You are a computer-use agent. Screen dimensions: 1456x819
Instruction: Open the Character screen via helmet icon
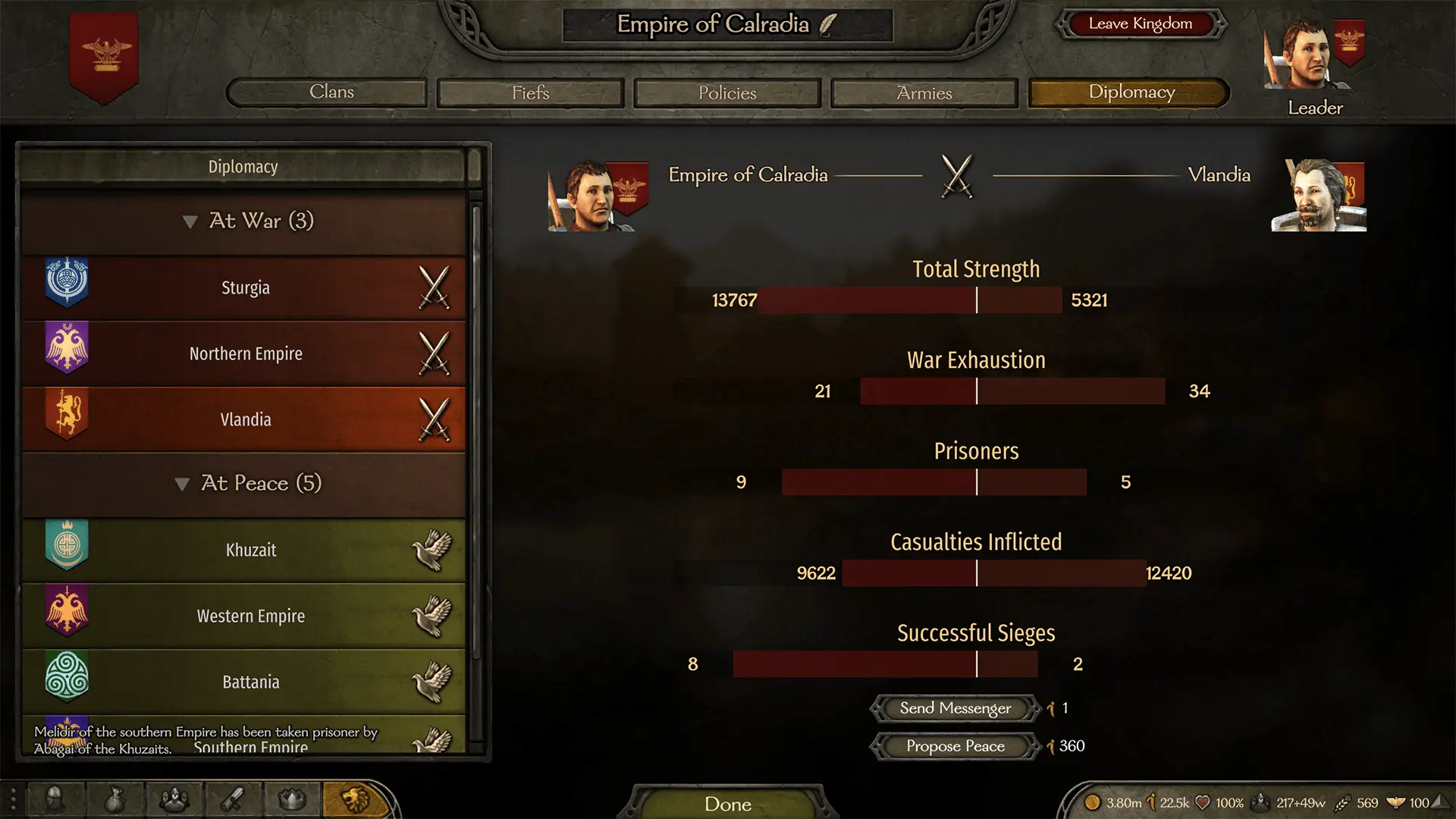[57, 800]
